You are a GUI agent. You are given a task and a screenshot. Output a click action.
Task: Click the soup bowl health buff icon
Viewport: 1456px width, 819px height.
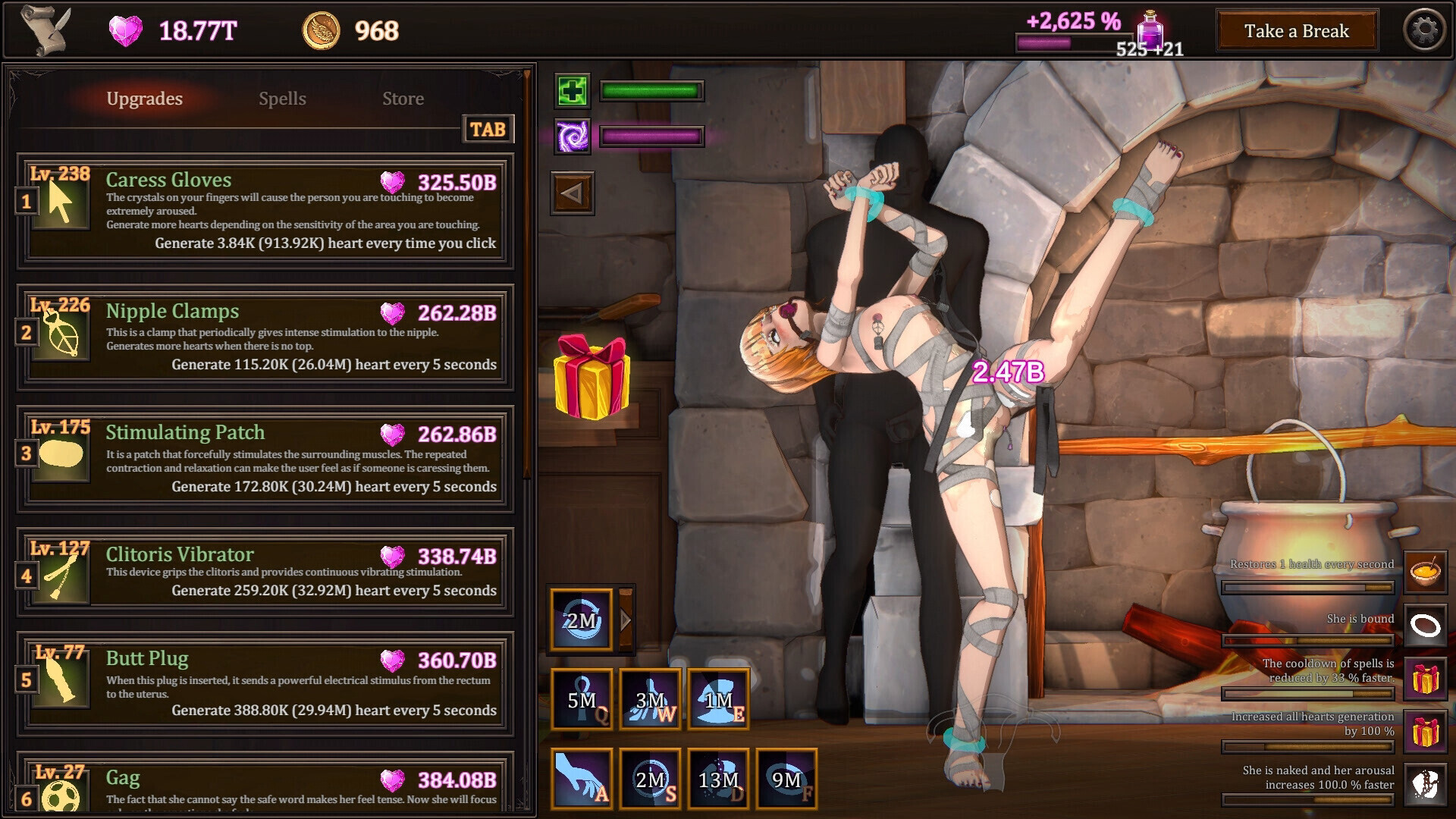pos(1425,572)
